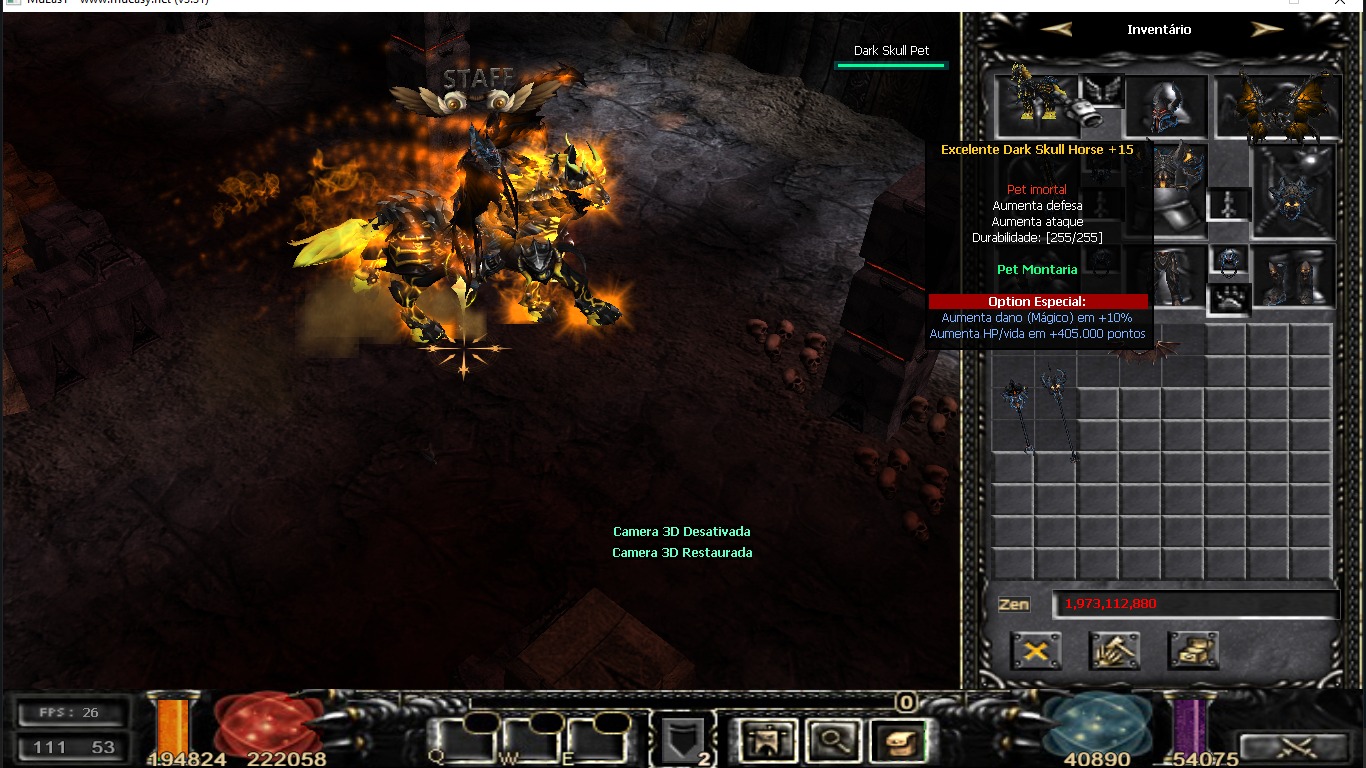Viewport: 1366px width, 768px height.
Task: Select the shield skill slot on the bar
Action: [x=682, y=742]
